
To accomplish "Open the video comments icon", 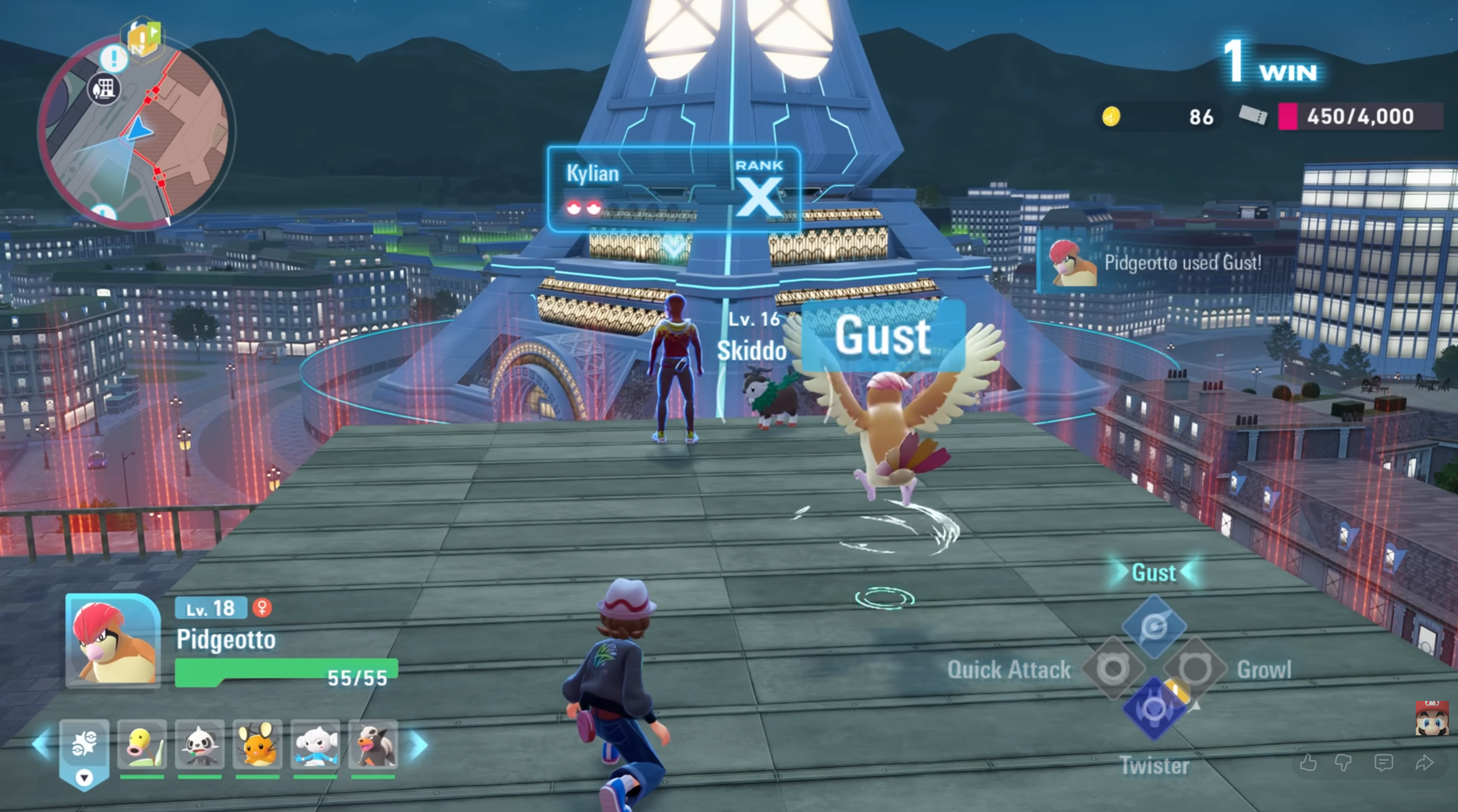I will tap(1383, 762).
